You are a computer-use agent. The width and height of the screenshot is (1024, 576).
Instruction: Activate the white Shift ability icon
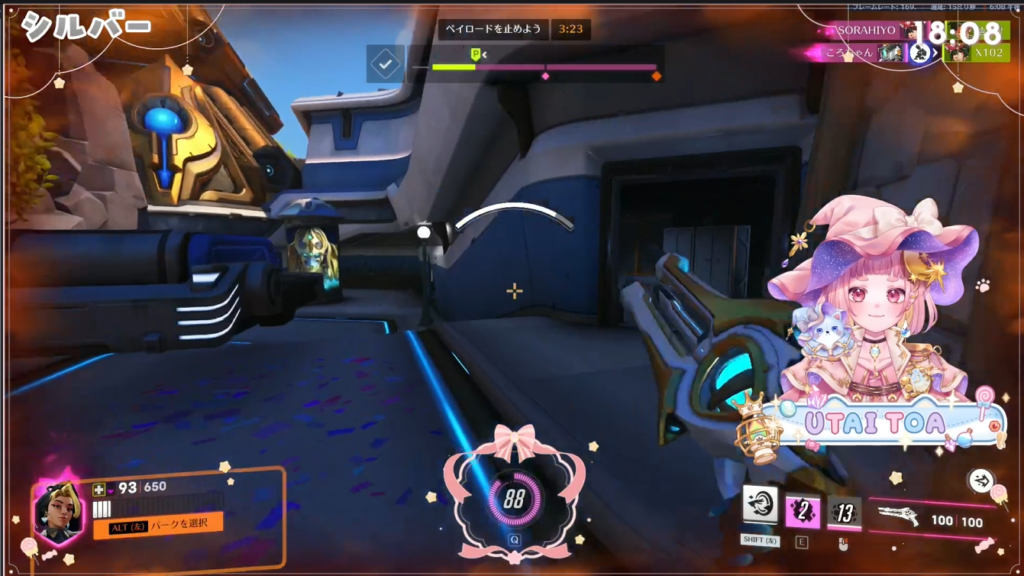[x=761, y=507]
